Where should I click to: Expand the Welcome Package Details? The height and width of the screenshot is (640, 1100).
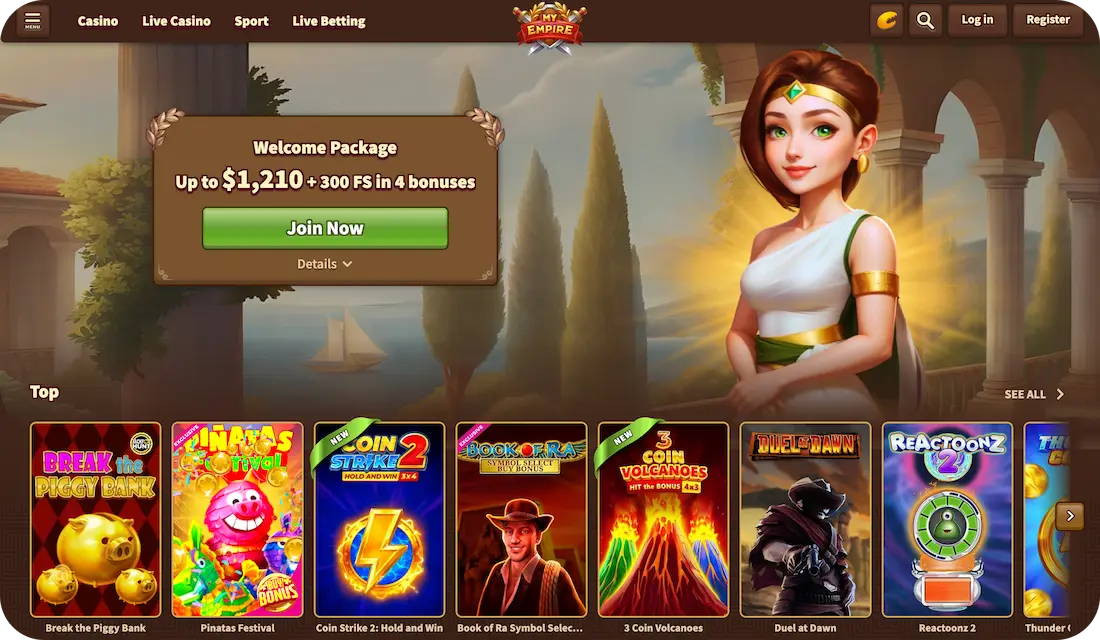point(325,264)
